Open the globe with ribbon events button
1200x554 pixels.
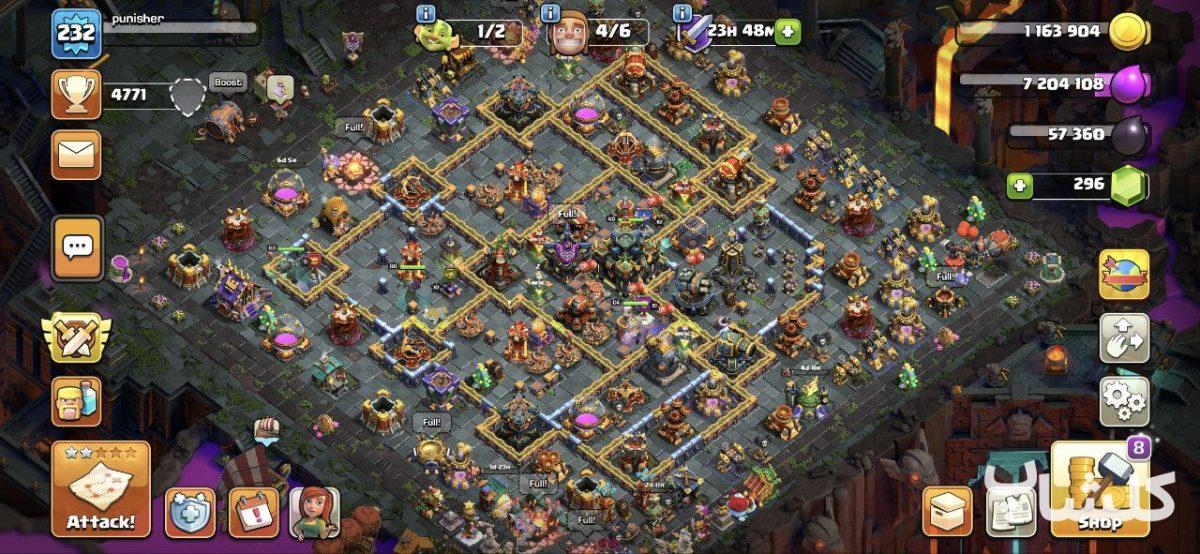click(x=1124, y=275)
